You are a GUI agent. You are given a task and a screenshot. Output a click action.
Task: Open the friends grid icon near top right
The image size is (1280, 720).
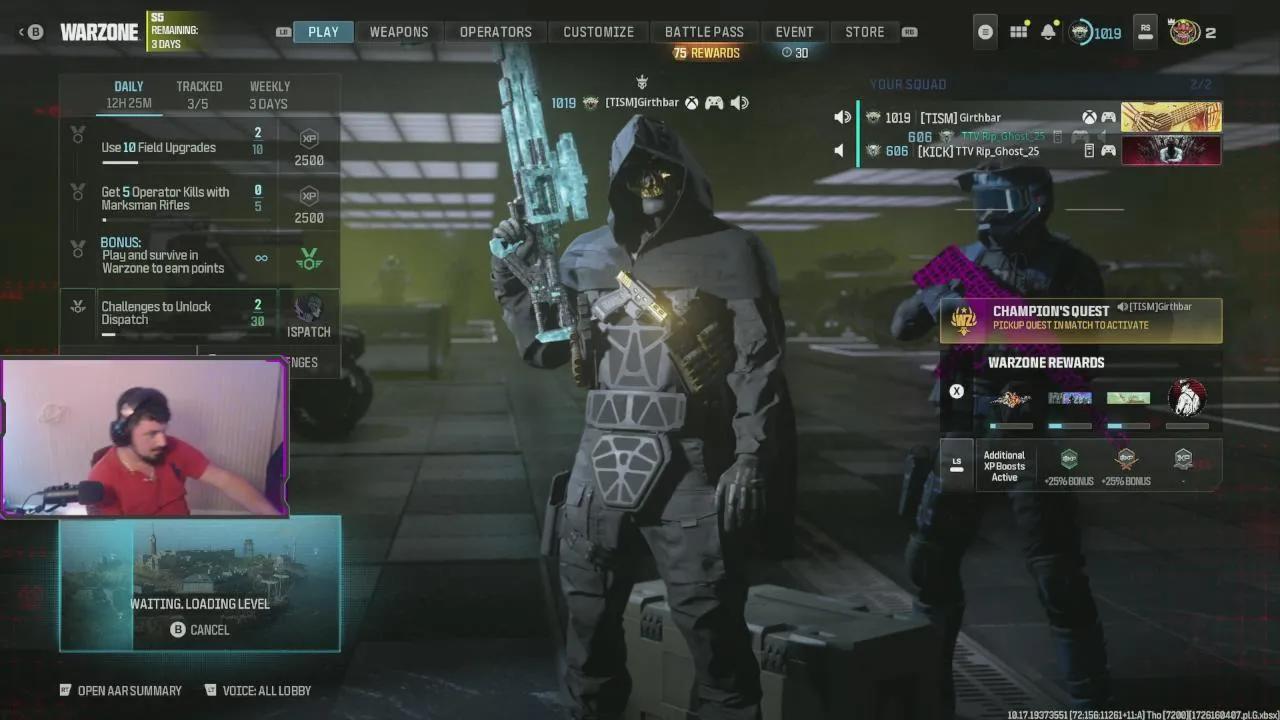pos(1018,31)
